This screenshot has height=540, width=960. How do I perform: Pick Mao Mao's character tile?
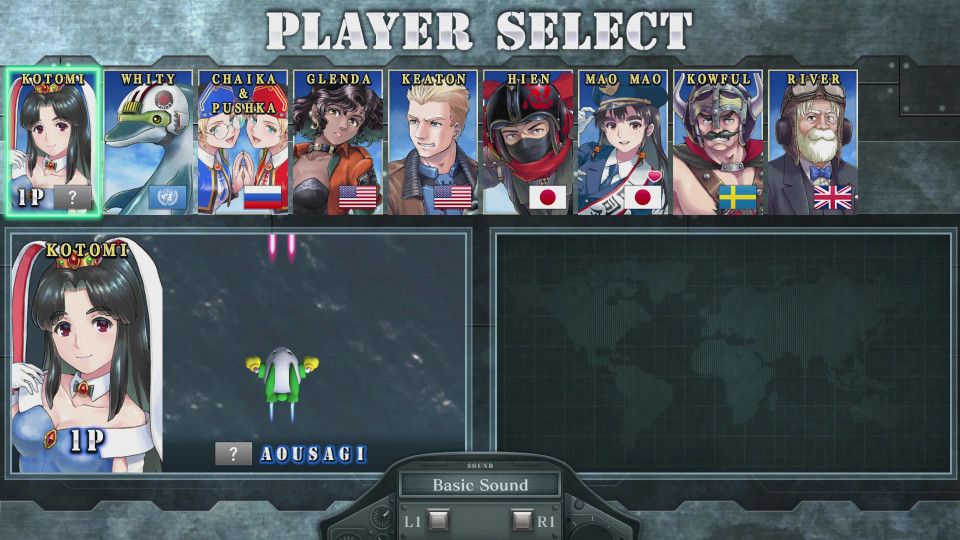pyautogui.click(x=622, y=142)
